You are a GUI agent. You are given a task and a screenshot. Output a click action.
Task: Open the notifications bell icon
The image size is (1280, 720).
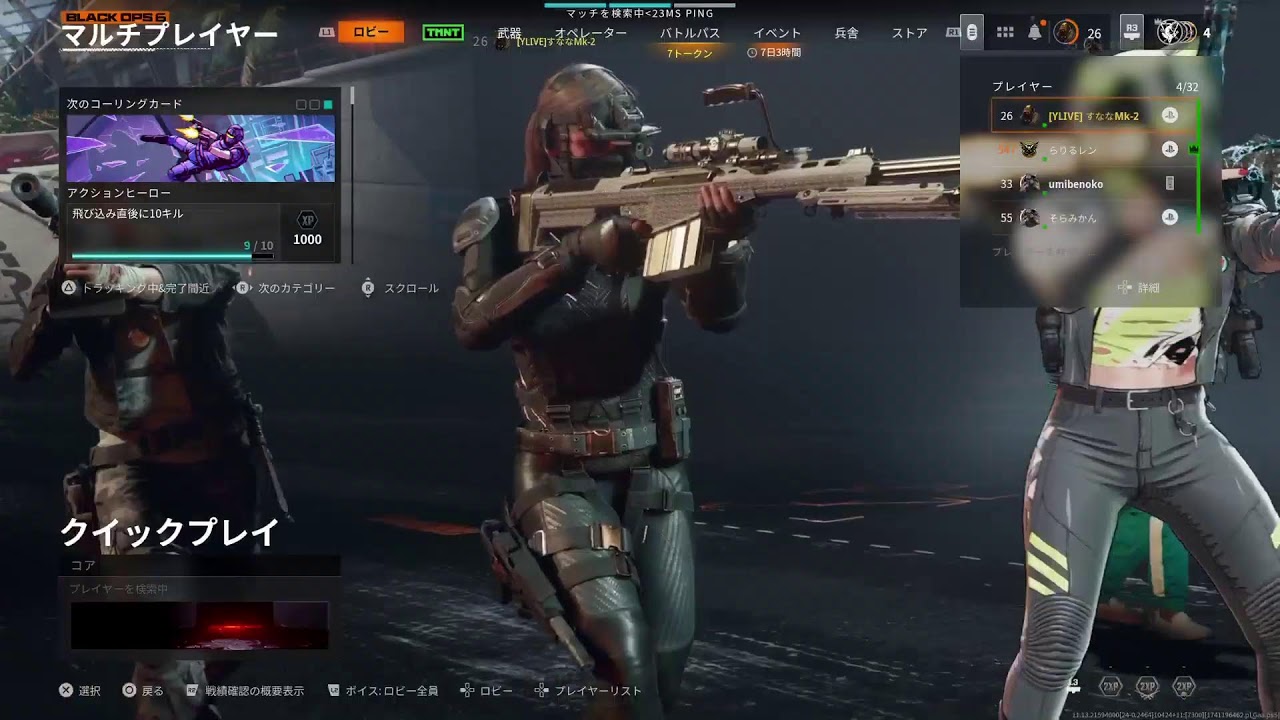(x=1035, y=33)
